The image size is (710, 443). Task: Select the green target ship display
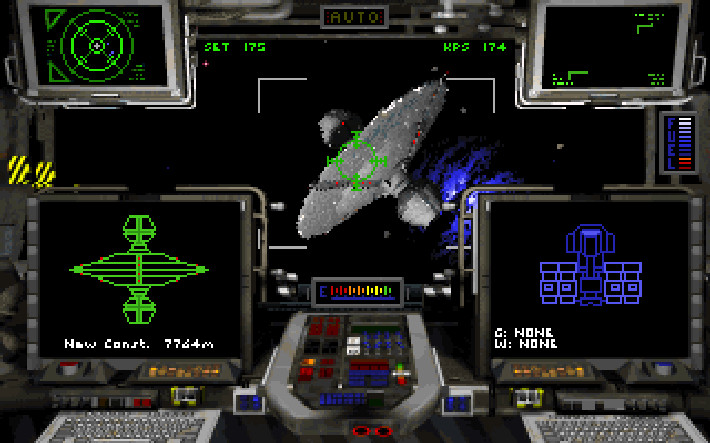139,270
